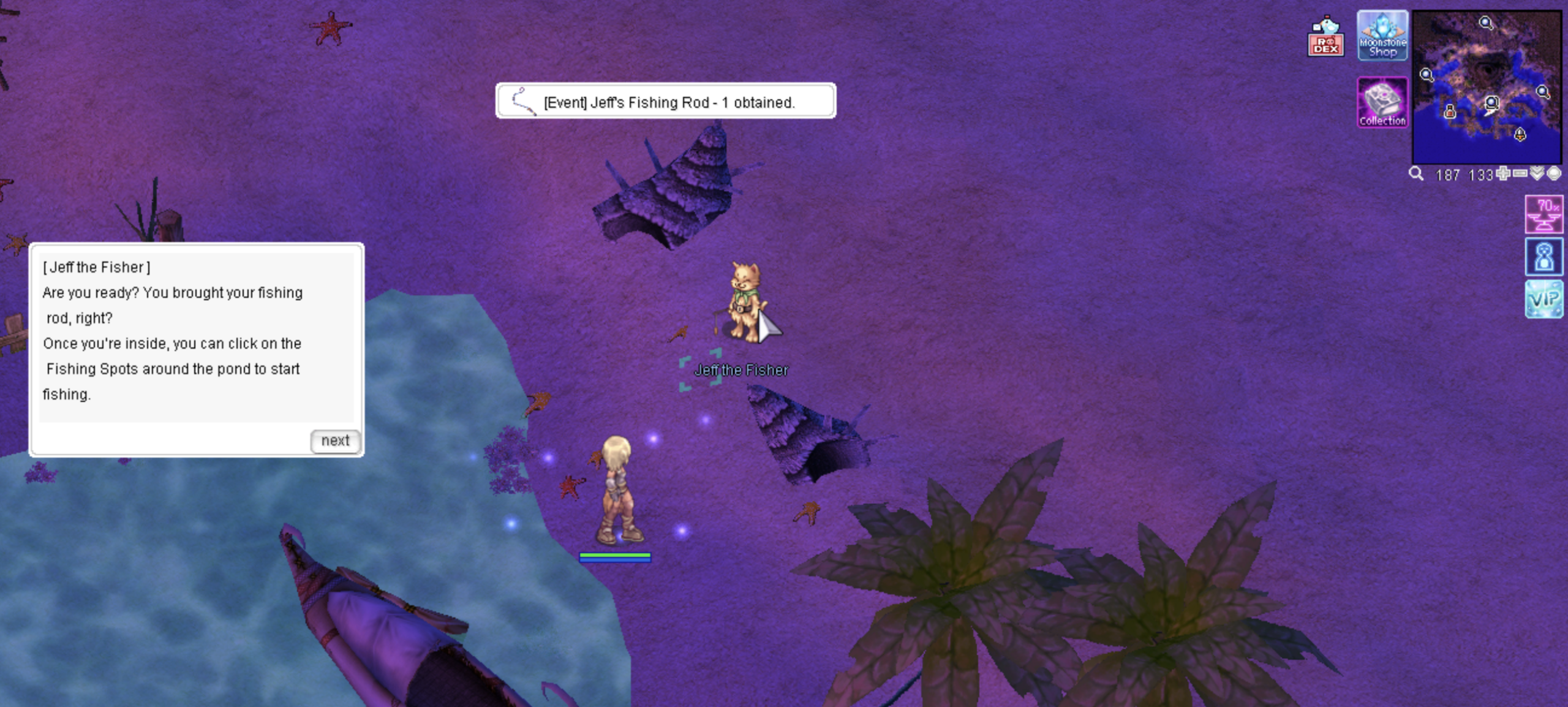Select the blue hourglass figure status icon
This screenshot has width=1568, height=707.
point(1543,257)
